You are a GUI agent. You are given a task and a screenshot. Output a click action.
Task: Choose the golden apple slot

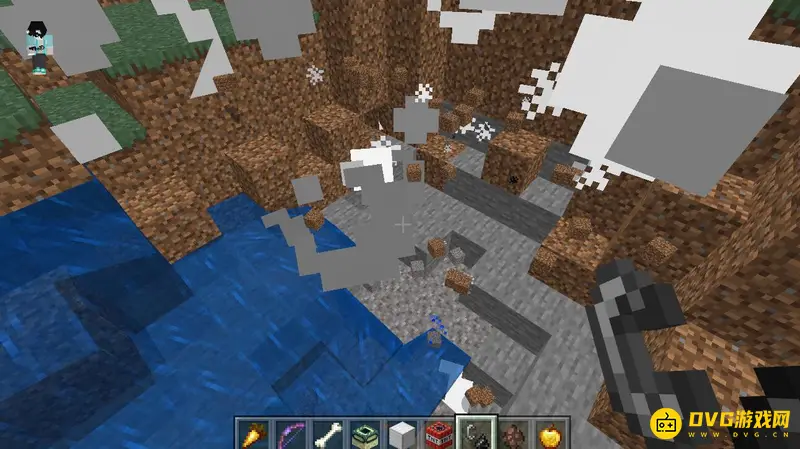pos(550,434)
